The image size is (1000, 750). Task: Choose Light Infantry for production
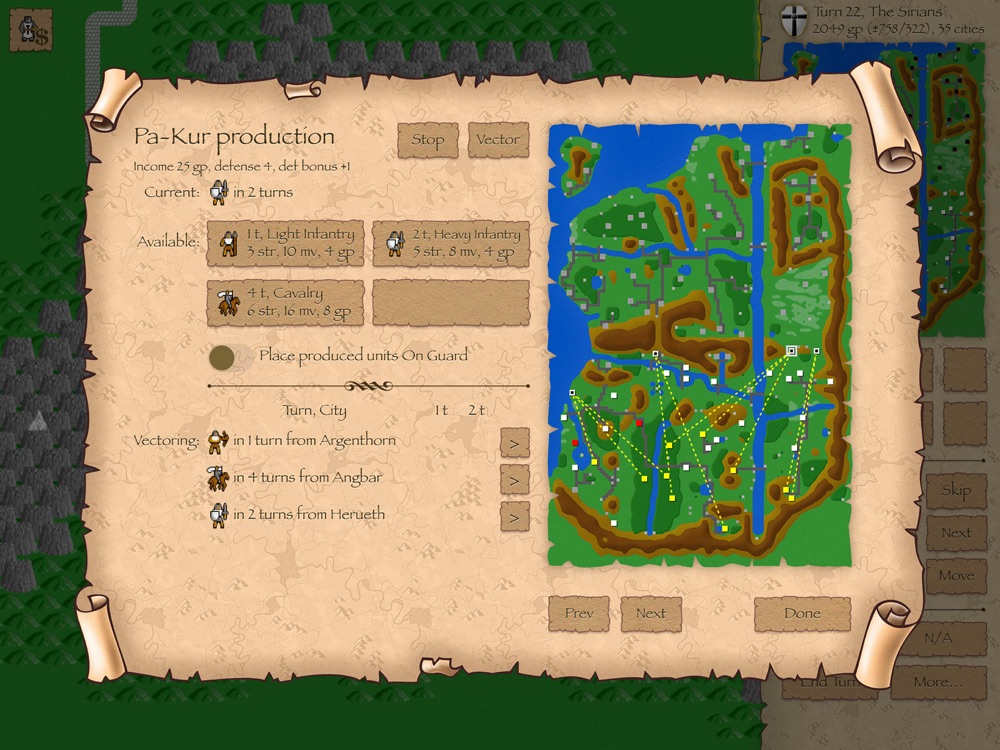285,243
